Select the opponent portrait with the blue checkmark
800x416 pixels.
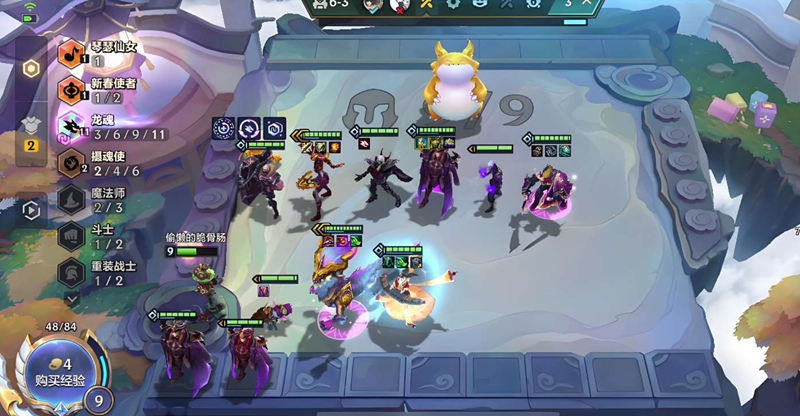coord(371,6)
